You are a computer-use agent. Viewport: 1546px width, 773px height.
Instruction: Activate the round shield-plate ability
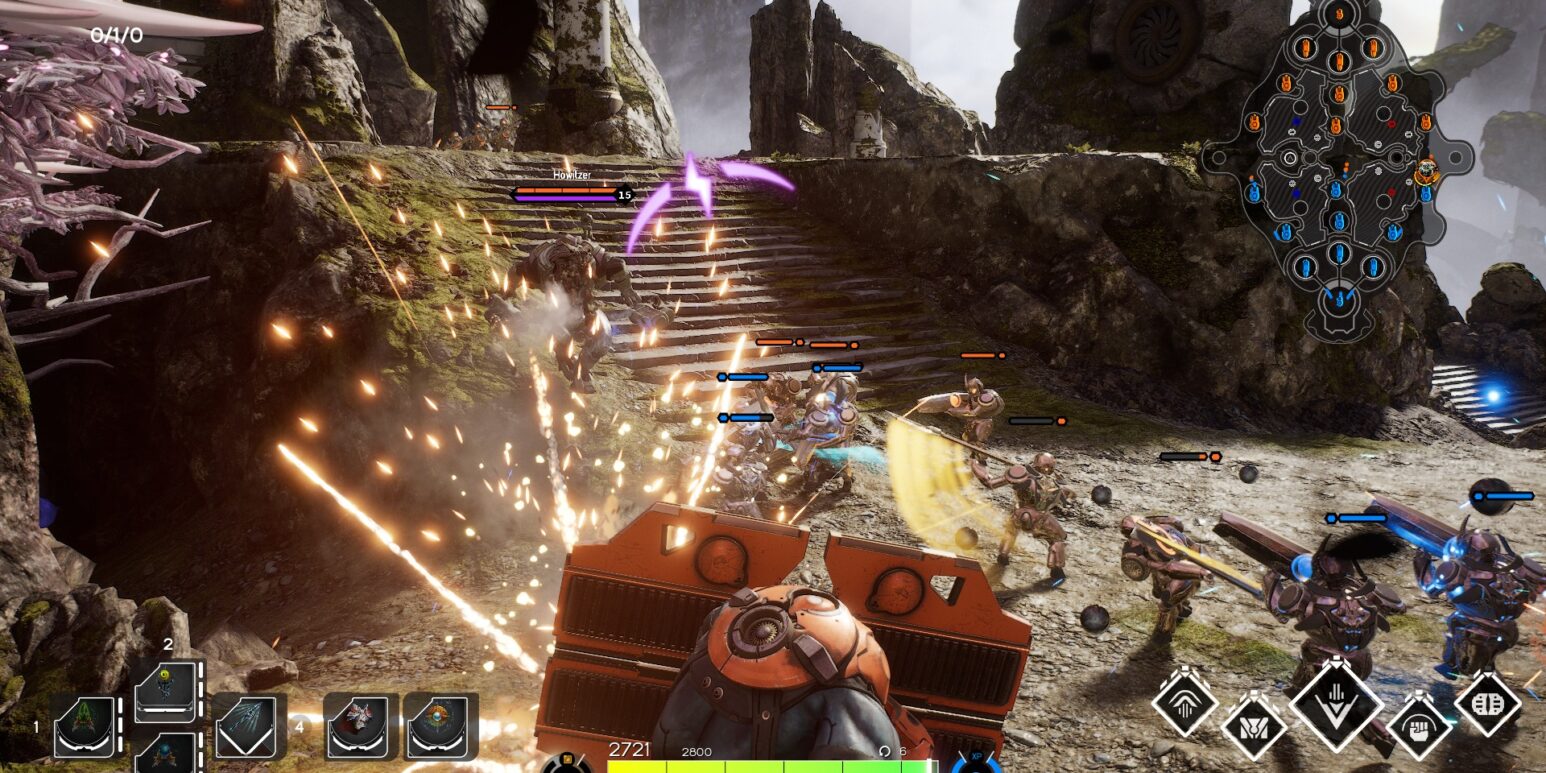click(x=1488, y=704)
